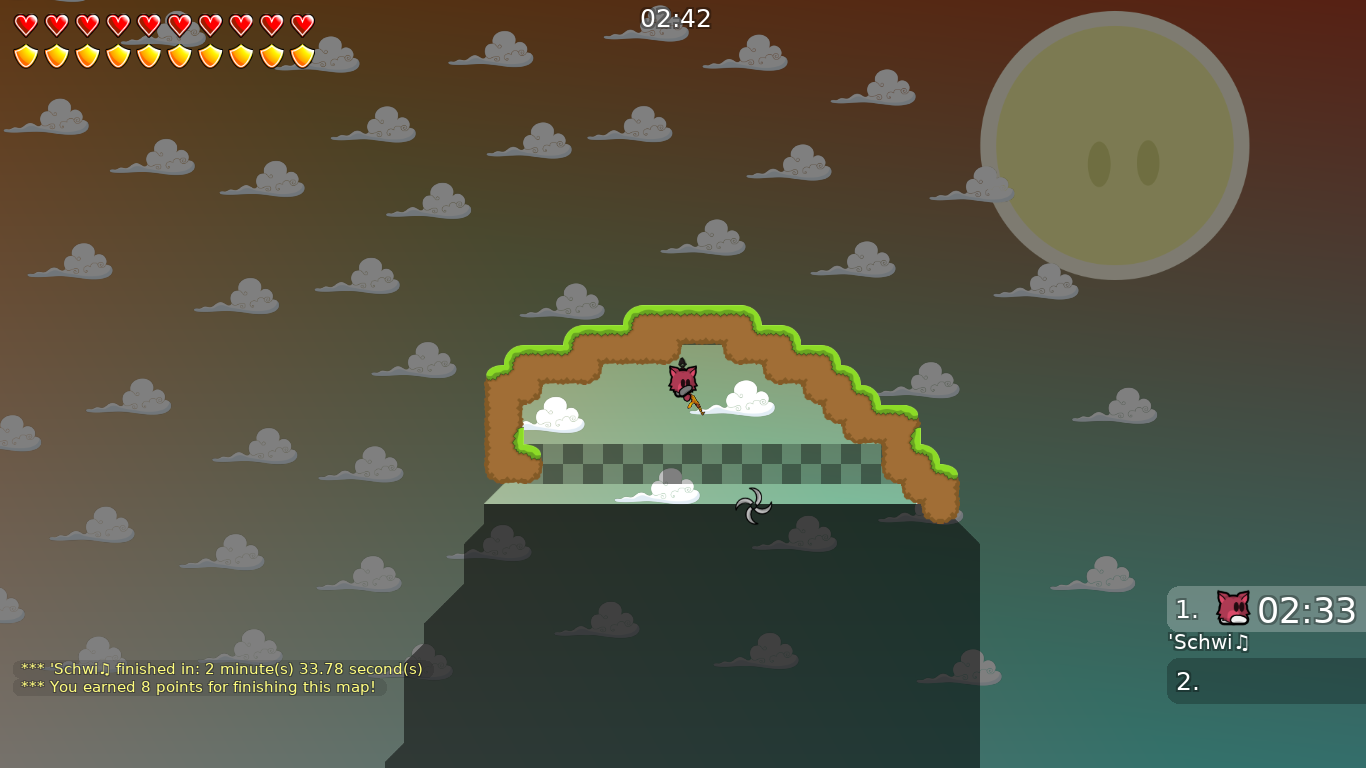The width and height of the screenshot is (1366, 768).
Task: Click the checkered platform strip under the character
Action: click(710, 465)
